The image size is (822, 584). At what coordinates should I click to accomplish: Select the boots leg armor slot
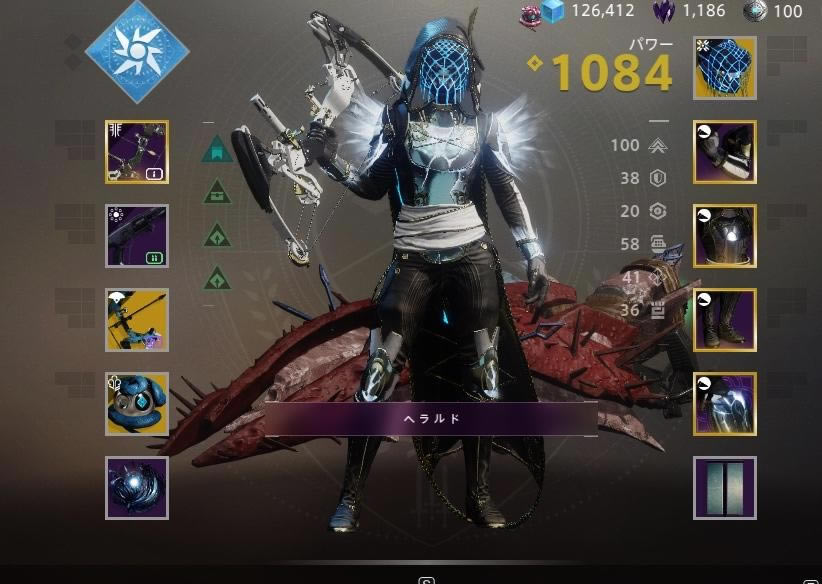pyautogui.click(x=725, y=320)
